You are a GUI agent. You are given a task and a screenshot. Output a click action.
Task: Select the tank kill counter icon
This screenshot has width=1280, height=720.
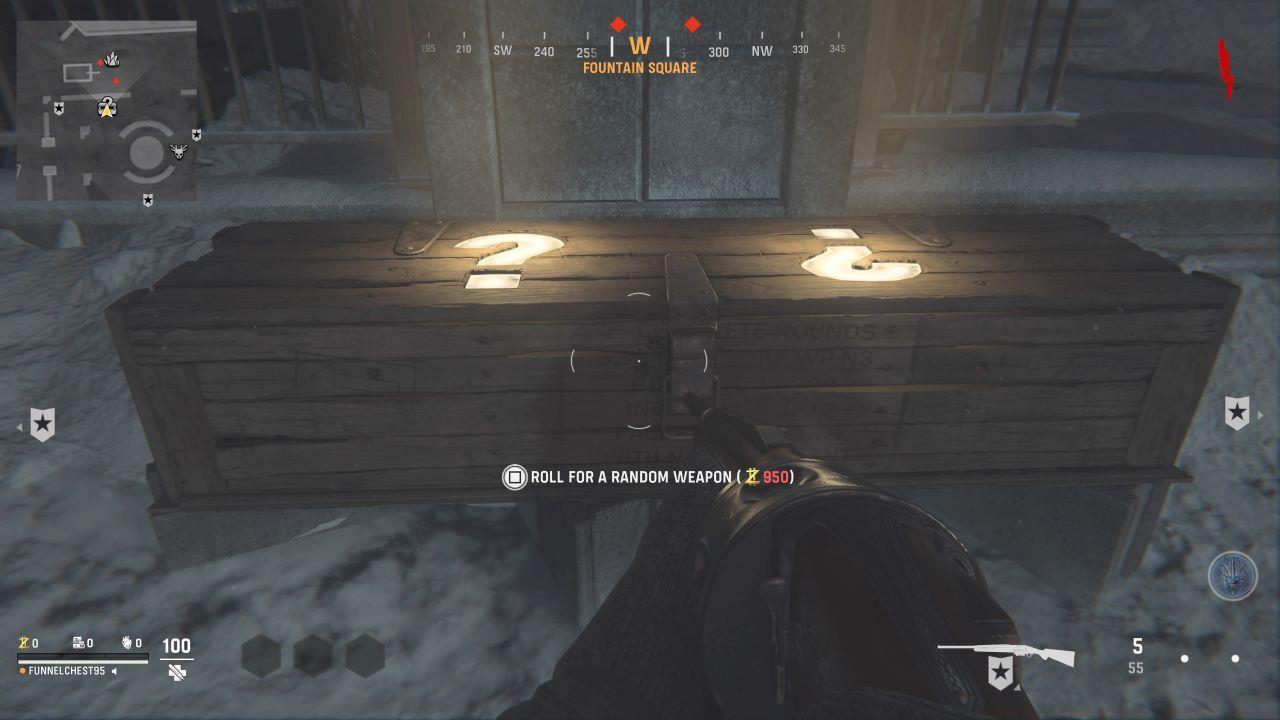[x=77, y=642]
